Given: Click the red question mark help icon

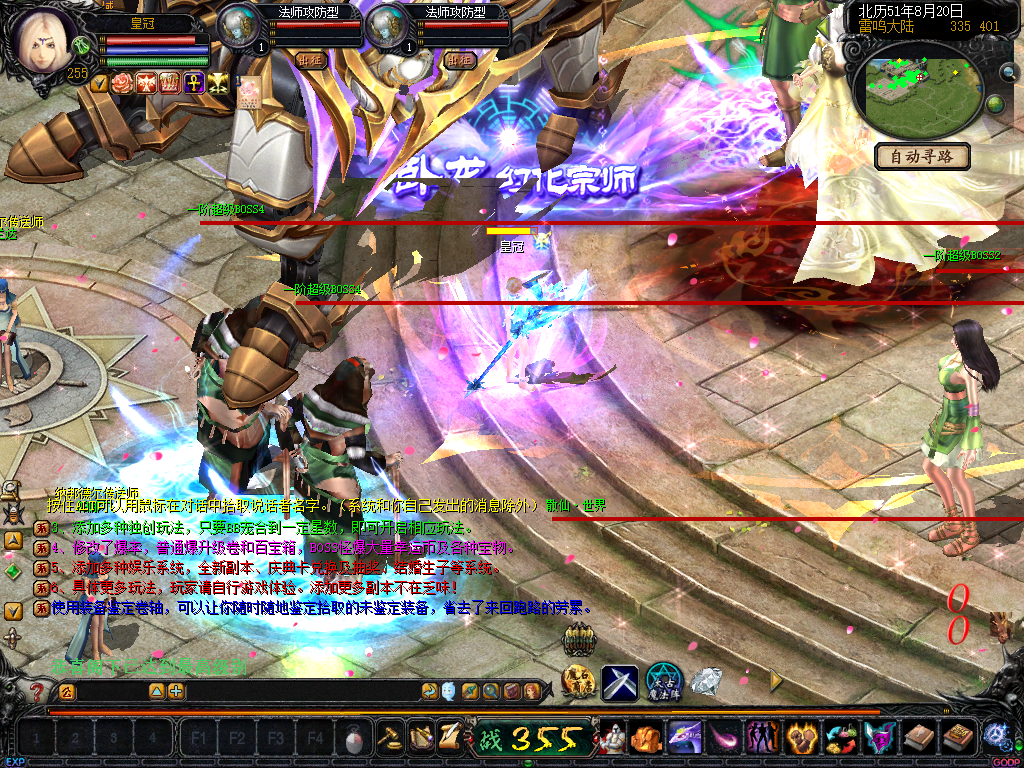Looking at the screenshot, I should tap(38, 691).
